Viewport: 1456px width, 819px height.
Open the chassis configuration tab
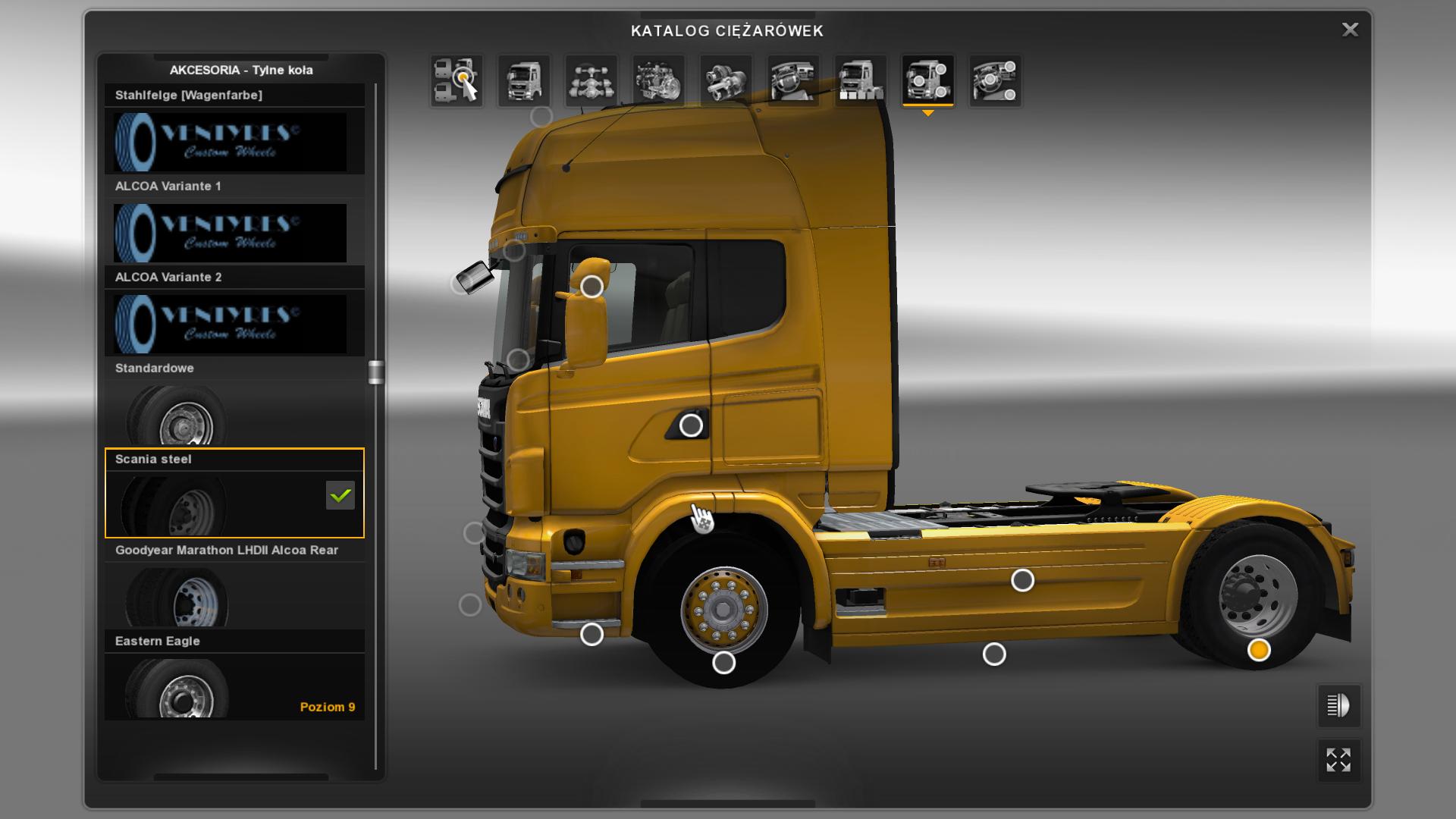click(591, 80)
